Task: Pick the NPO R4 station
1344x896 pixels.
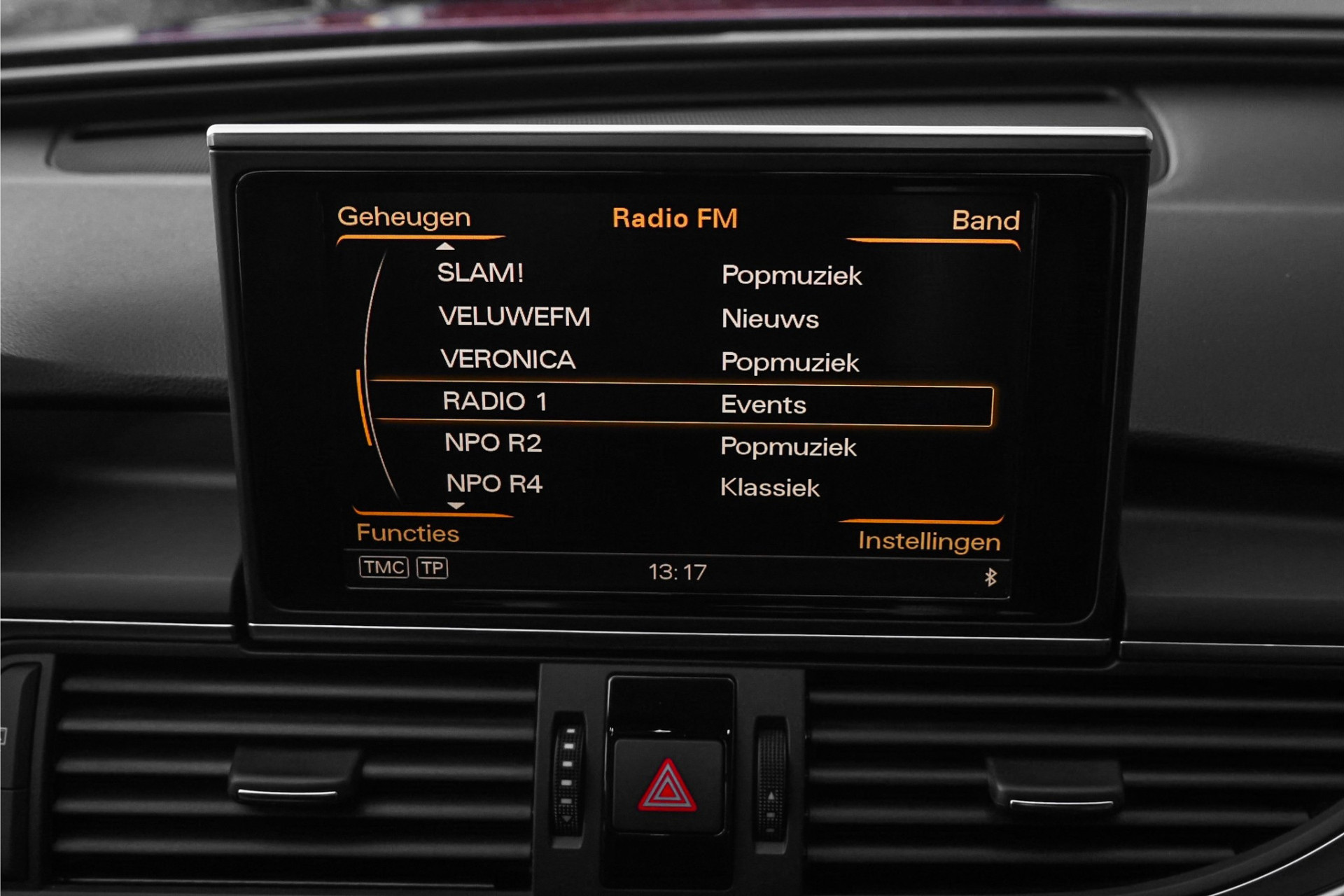Action: tap(494, 484)
